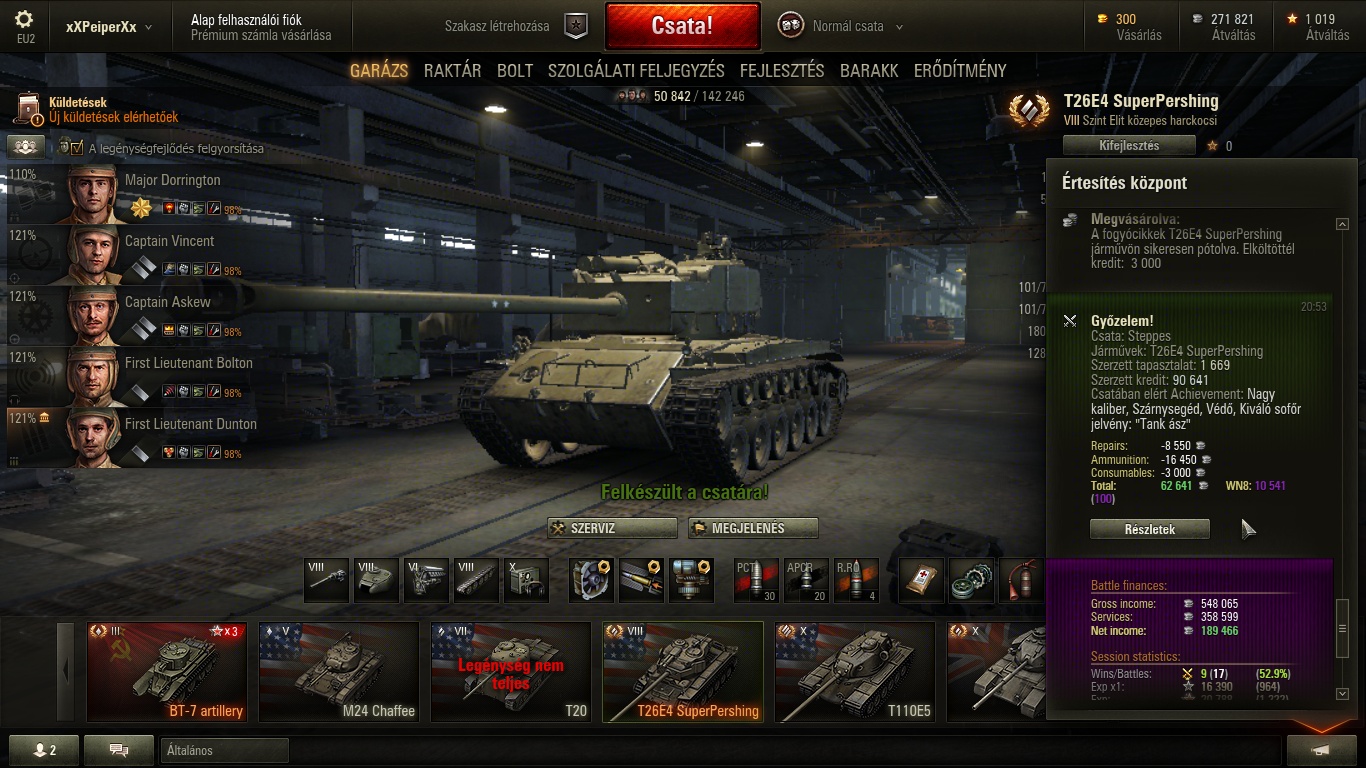Viewport: 1366px width, 768px height.
Task: Click the Kifejlesztés research button
Action: coord(1129,145)
